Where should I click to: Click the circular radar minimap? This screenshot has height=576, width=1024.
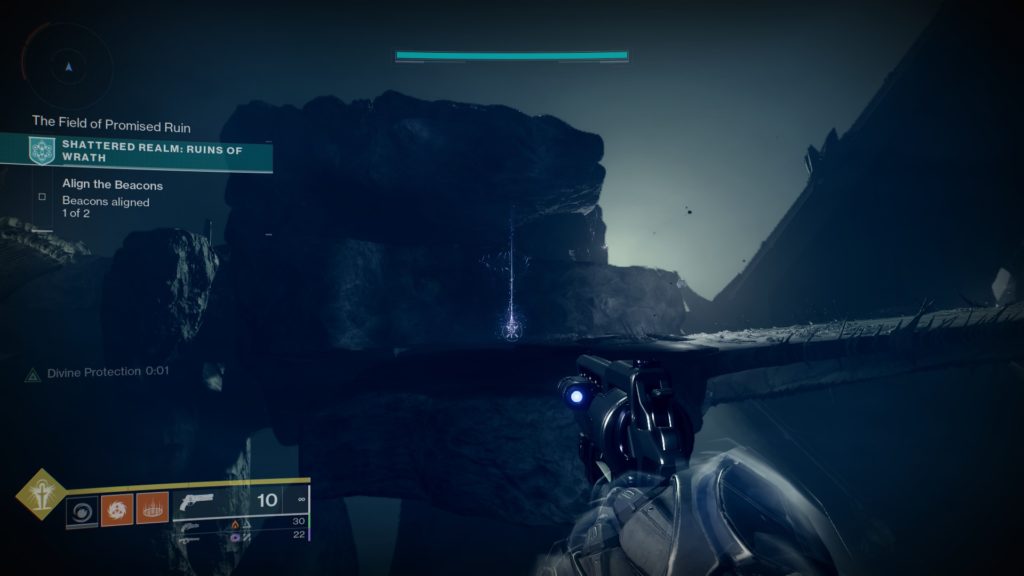(x=68, y=66)
